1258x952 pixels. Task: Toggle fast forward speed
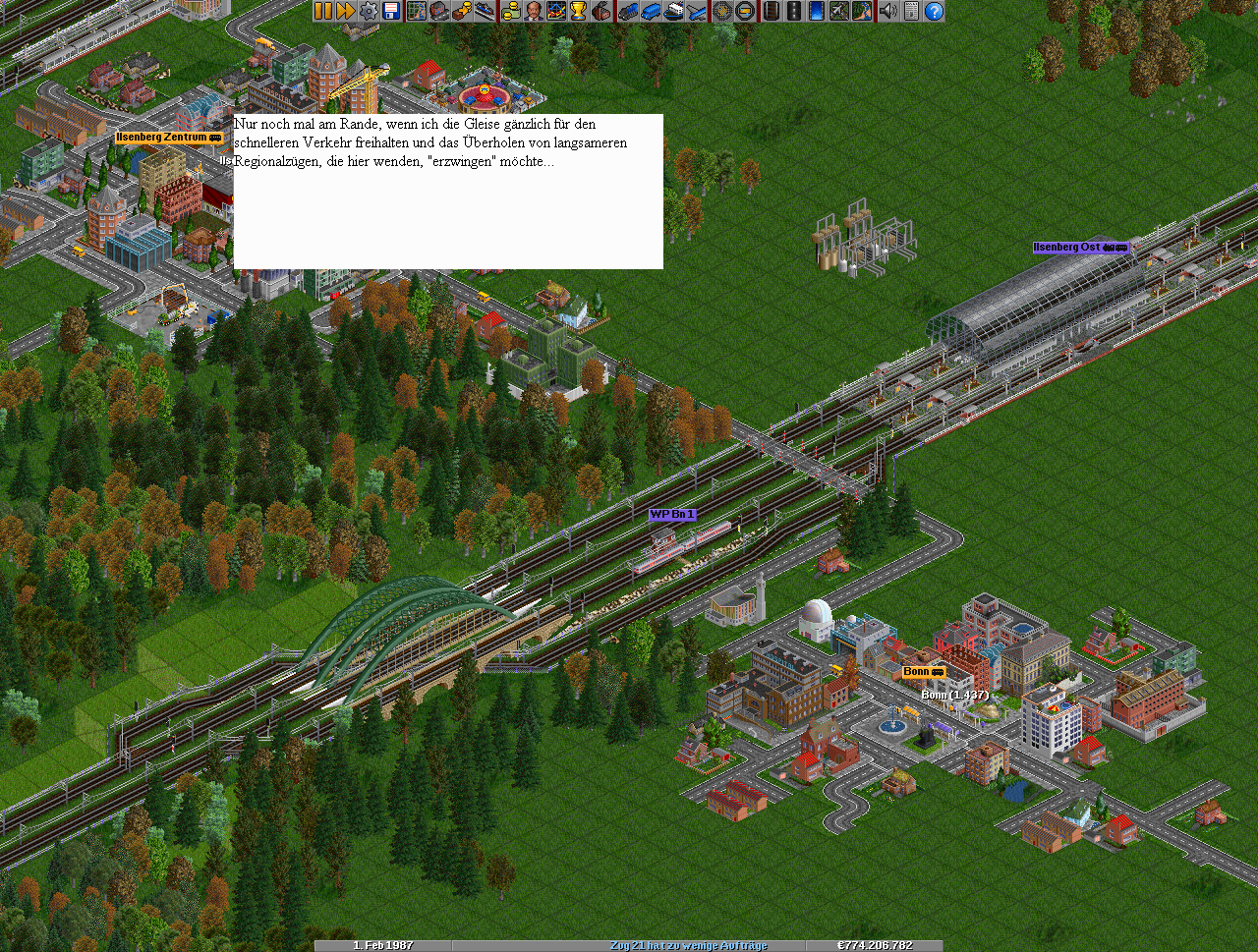[346, 11]
